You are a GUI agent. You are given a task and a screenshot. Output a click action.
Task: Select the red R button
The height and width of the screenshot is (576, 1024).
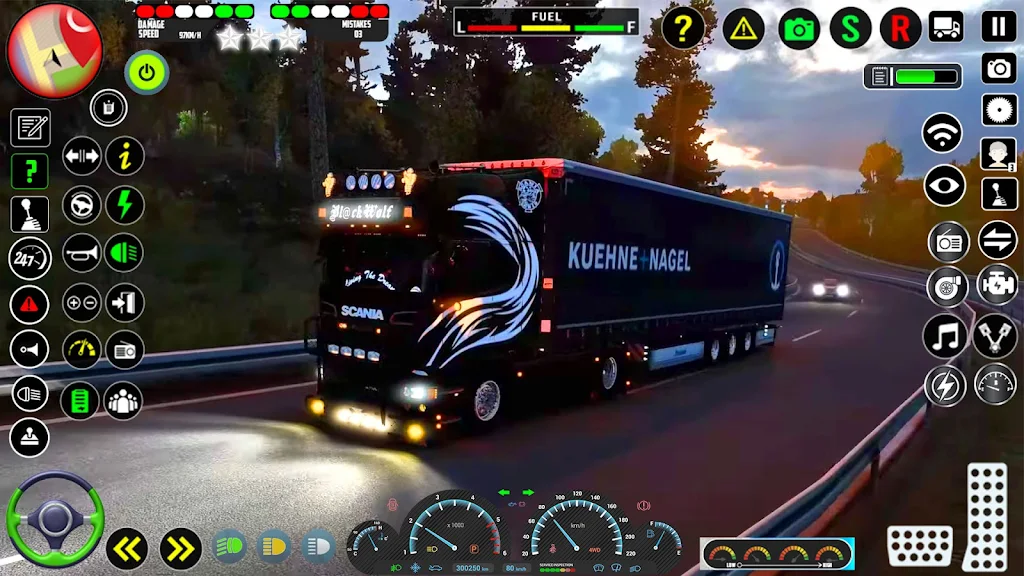900,28
